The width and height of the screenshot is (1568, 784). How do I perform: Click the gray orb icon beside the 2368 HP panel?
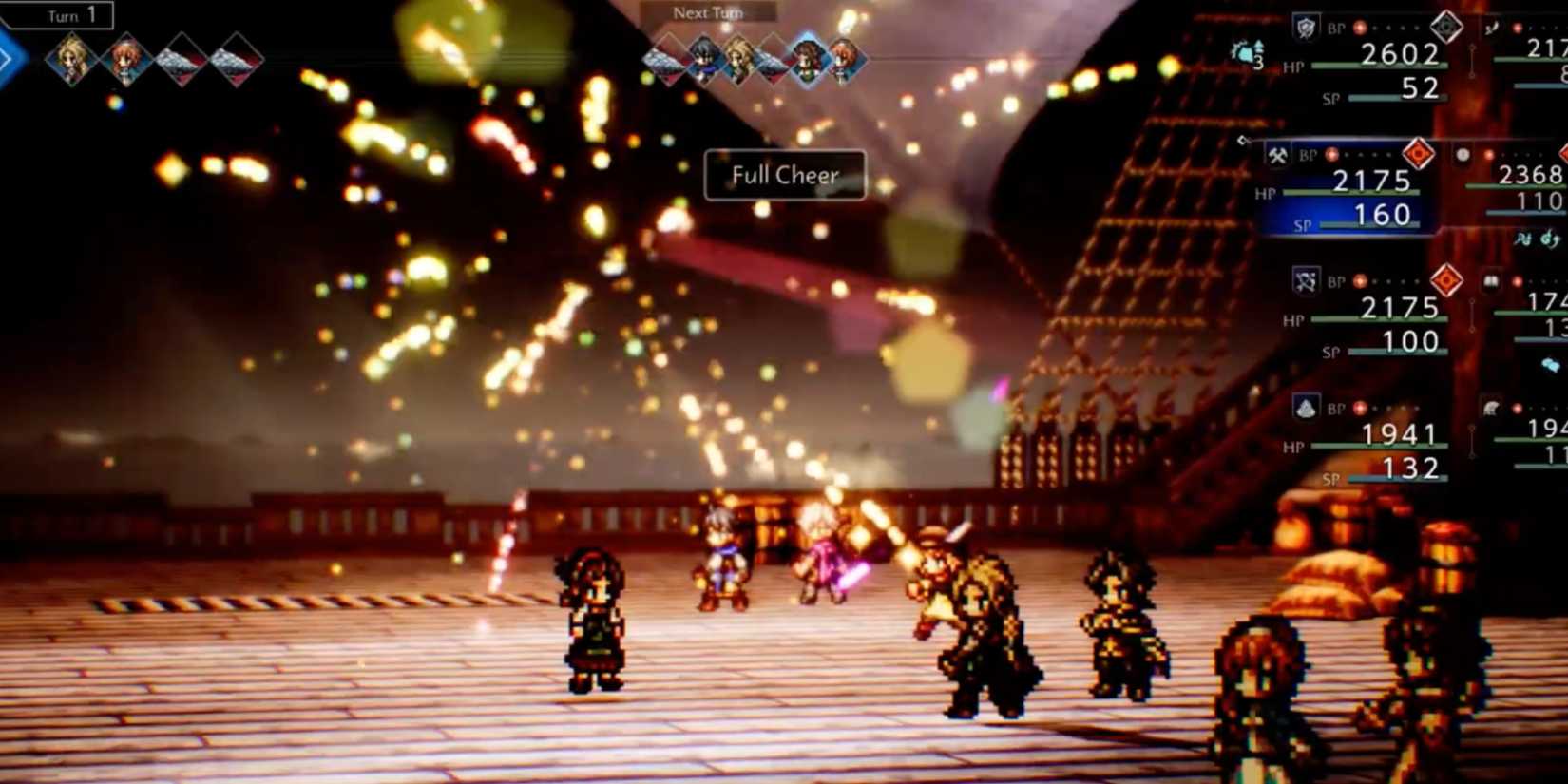point(1462,155)
